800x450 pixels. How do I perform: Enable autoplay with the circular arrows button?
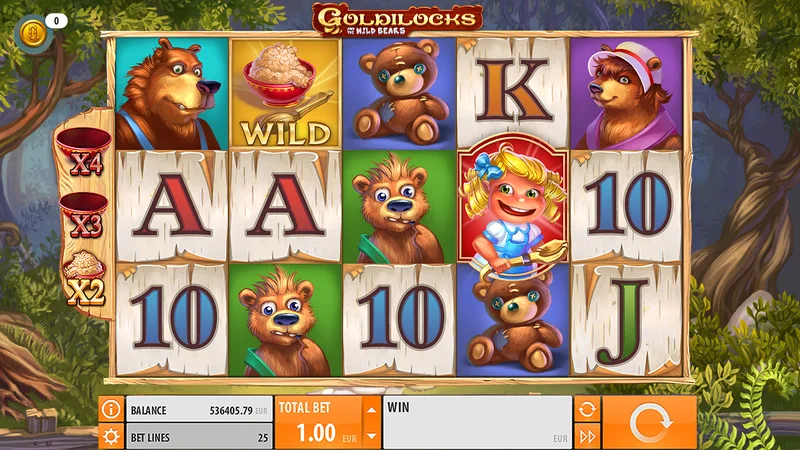(x=587, y=409)
